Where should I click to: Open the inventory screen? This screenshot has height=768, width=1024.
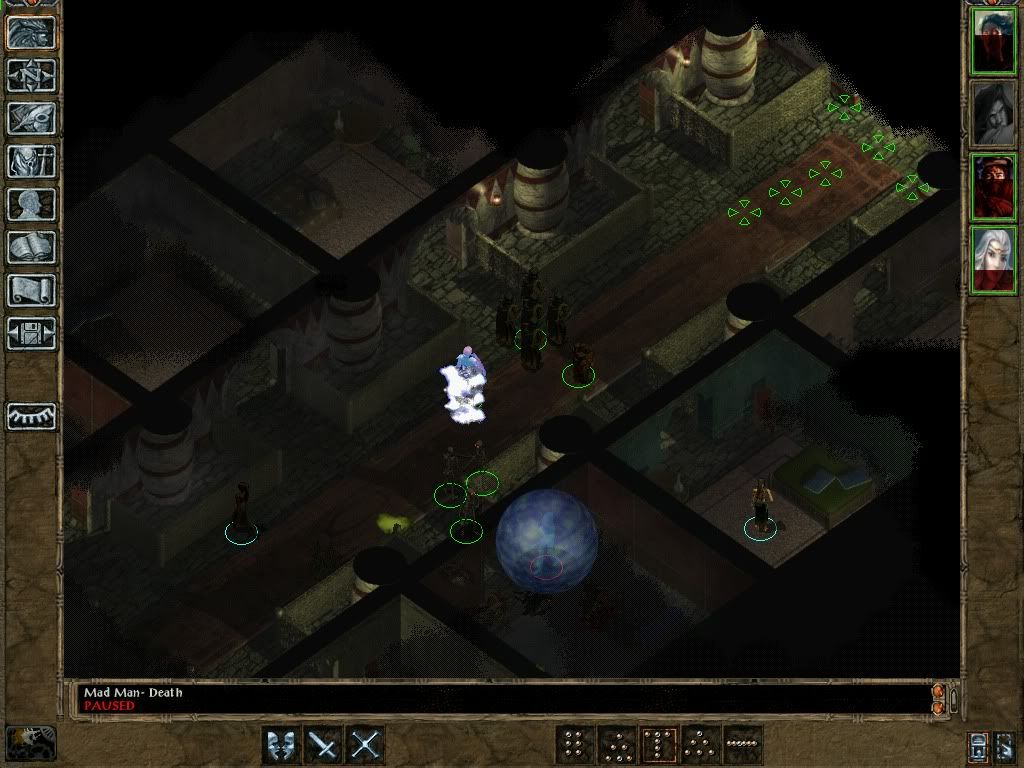tap(31, 161)
